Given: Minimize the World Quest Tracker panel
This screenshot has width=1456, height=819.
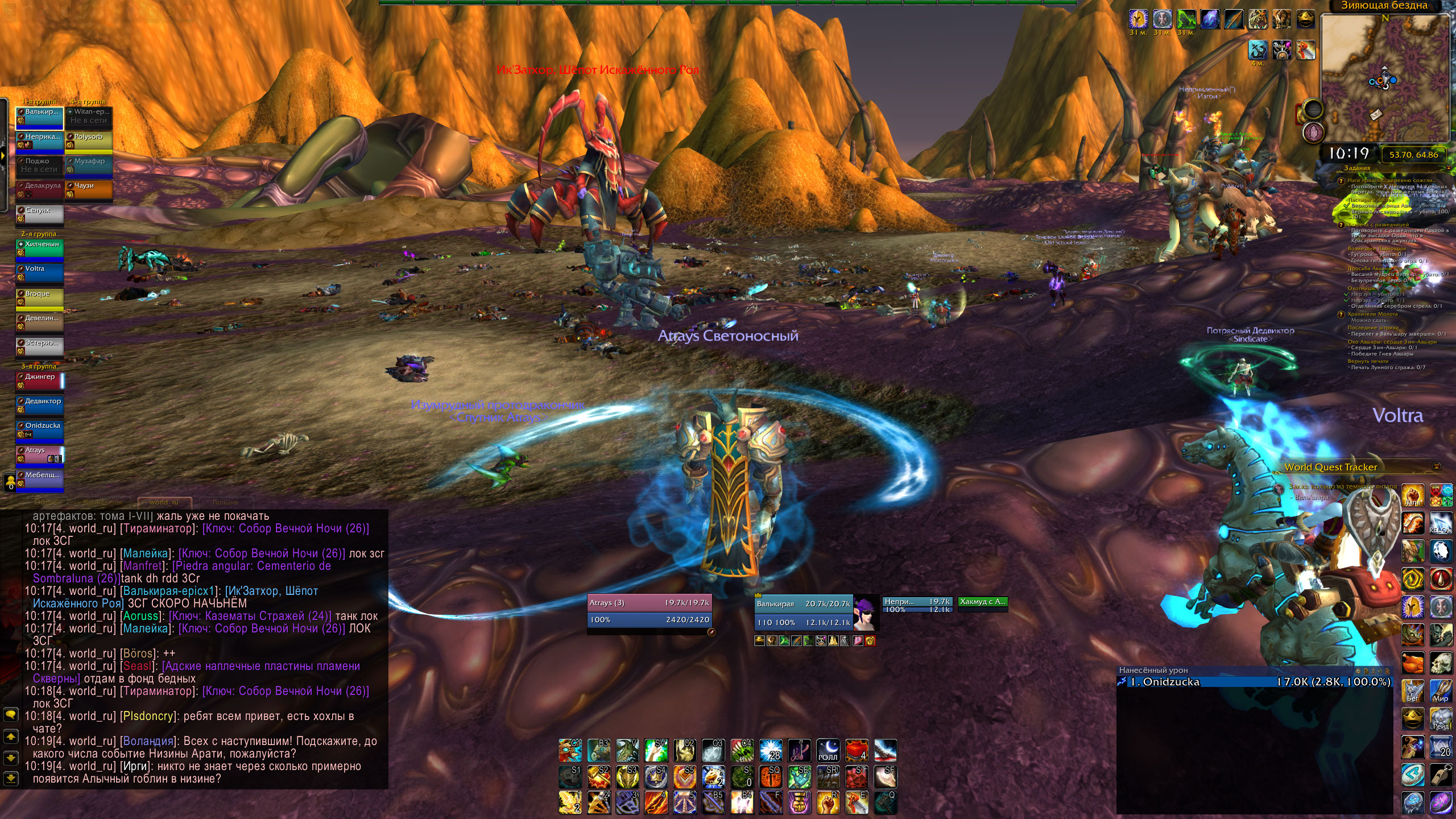Looking at the screenshot, I should tap(1437, 467).
